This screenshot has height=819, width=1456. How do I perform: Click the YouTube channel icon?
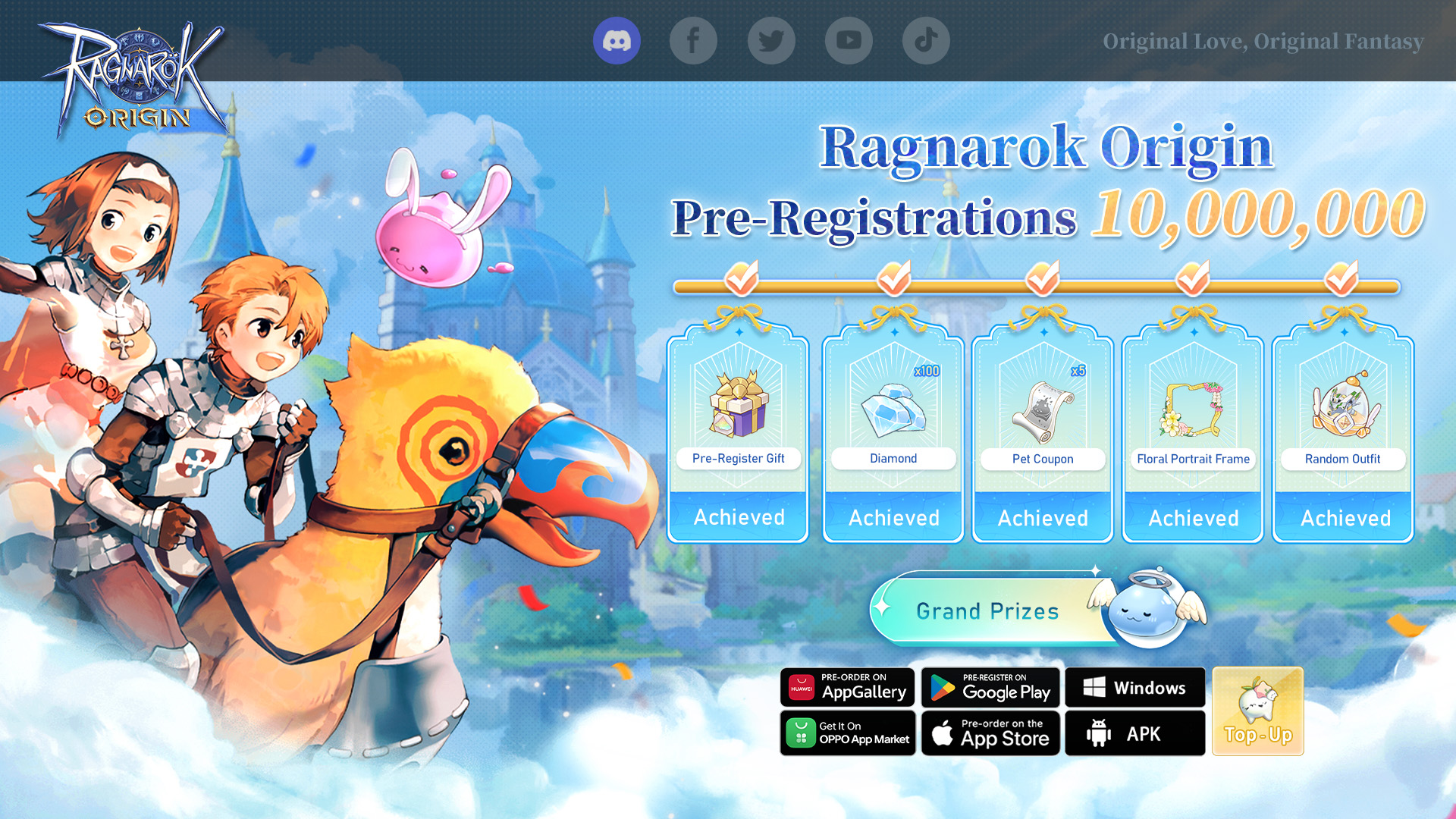pyautogui.click(x=849, y=40)
